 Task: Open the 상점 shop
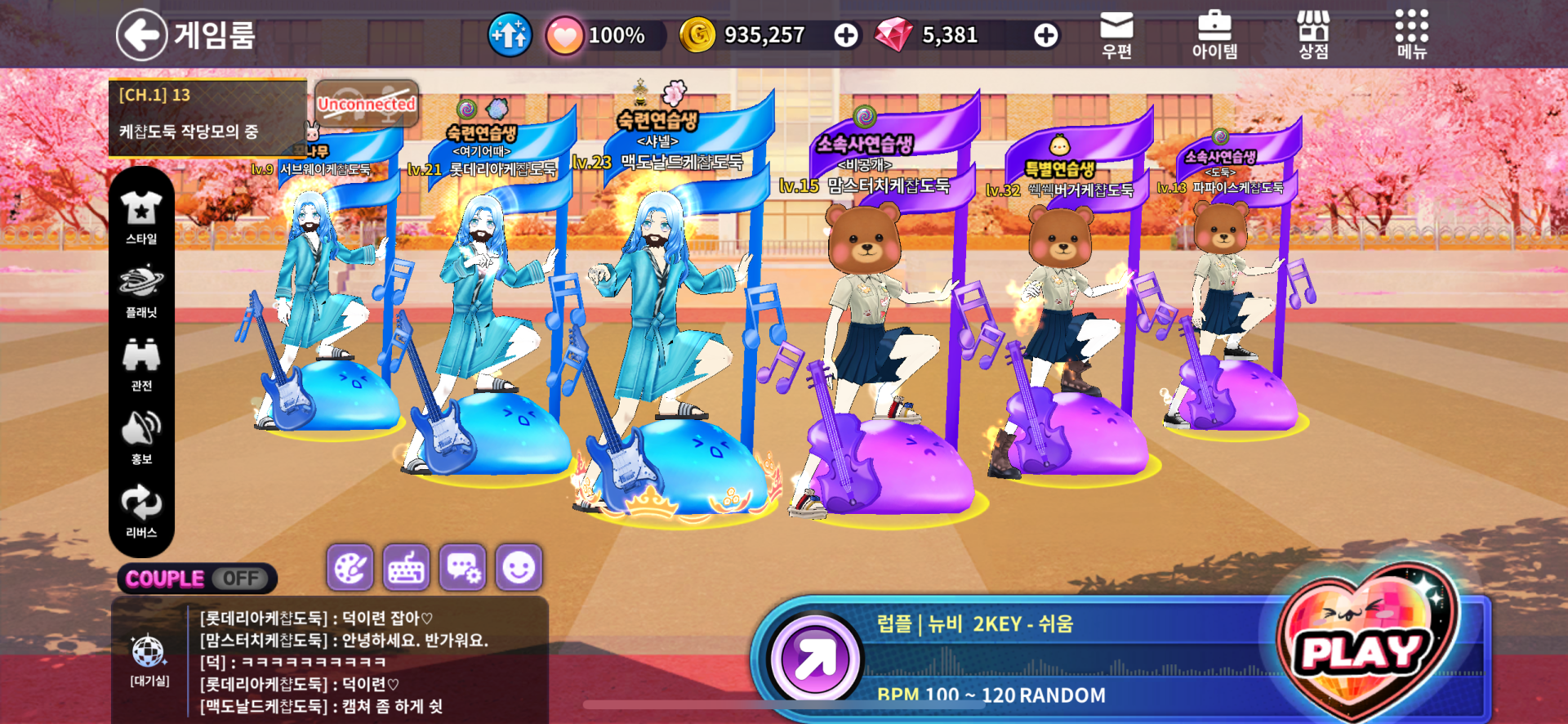pyautogui.click(x=1313, y=35)
